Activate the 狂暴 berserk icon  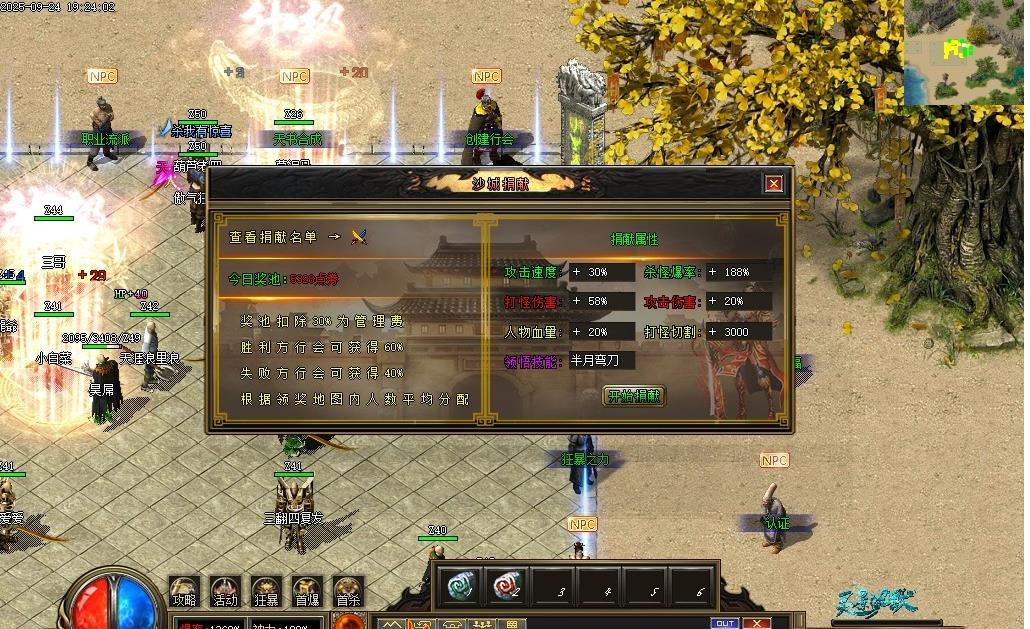tap(266, 592)
